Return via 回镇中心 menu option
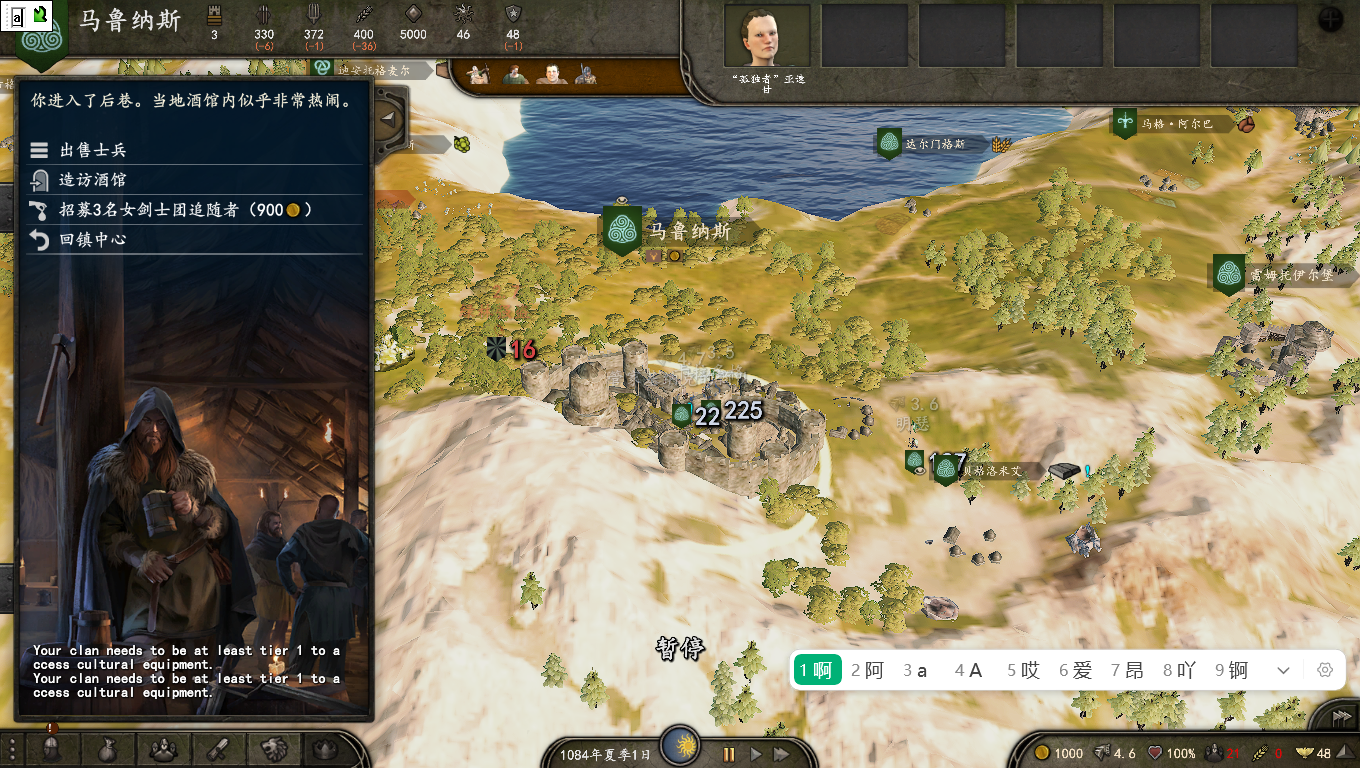 tap(92, 240)
